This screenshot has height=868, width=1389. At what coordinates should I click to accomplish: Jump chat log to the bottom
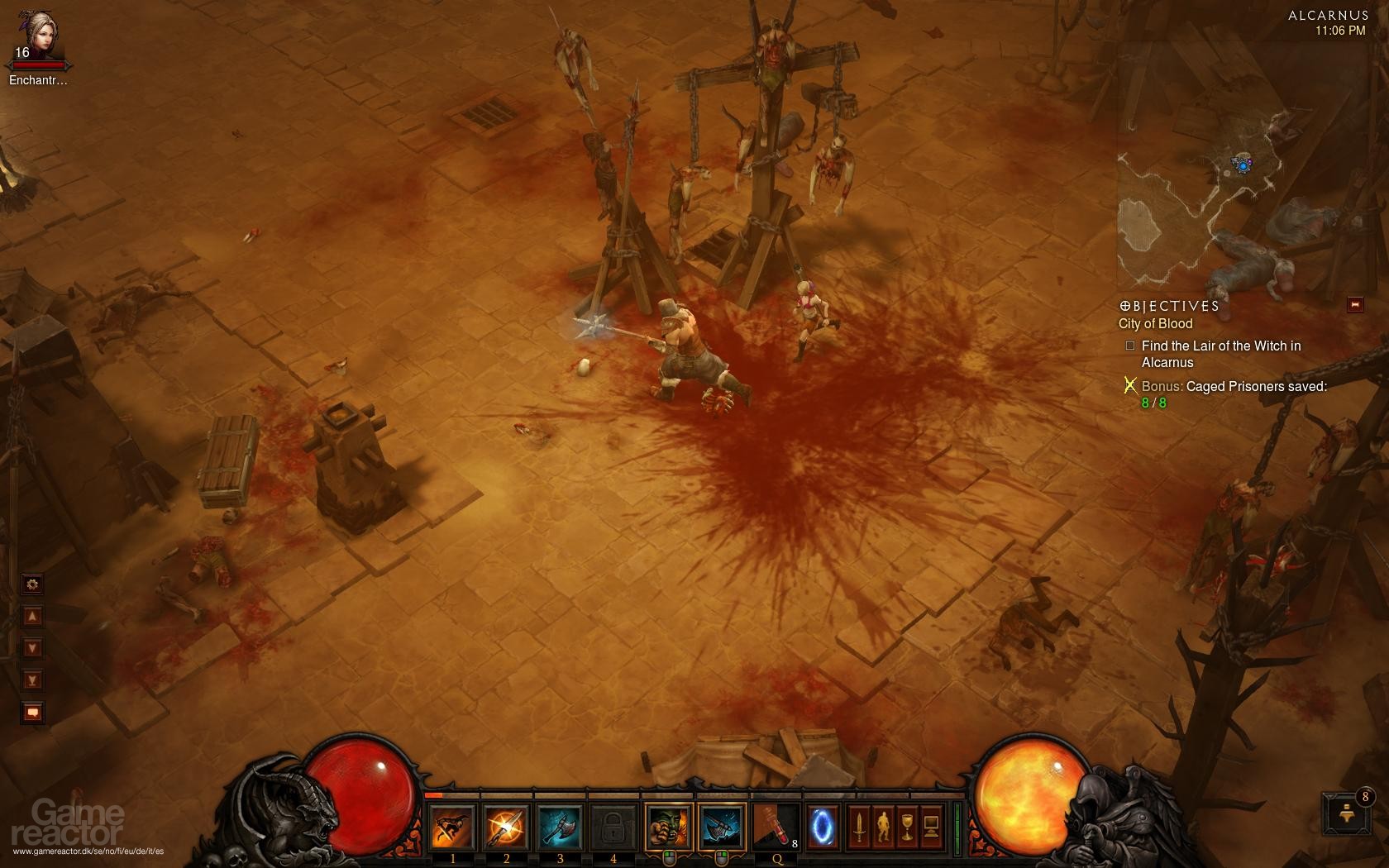click(32, 680)
